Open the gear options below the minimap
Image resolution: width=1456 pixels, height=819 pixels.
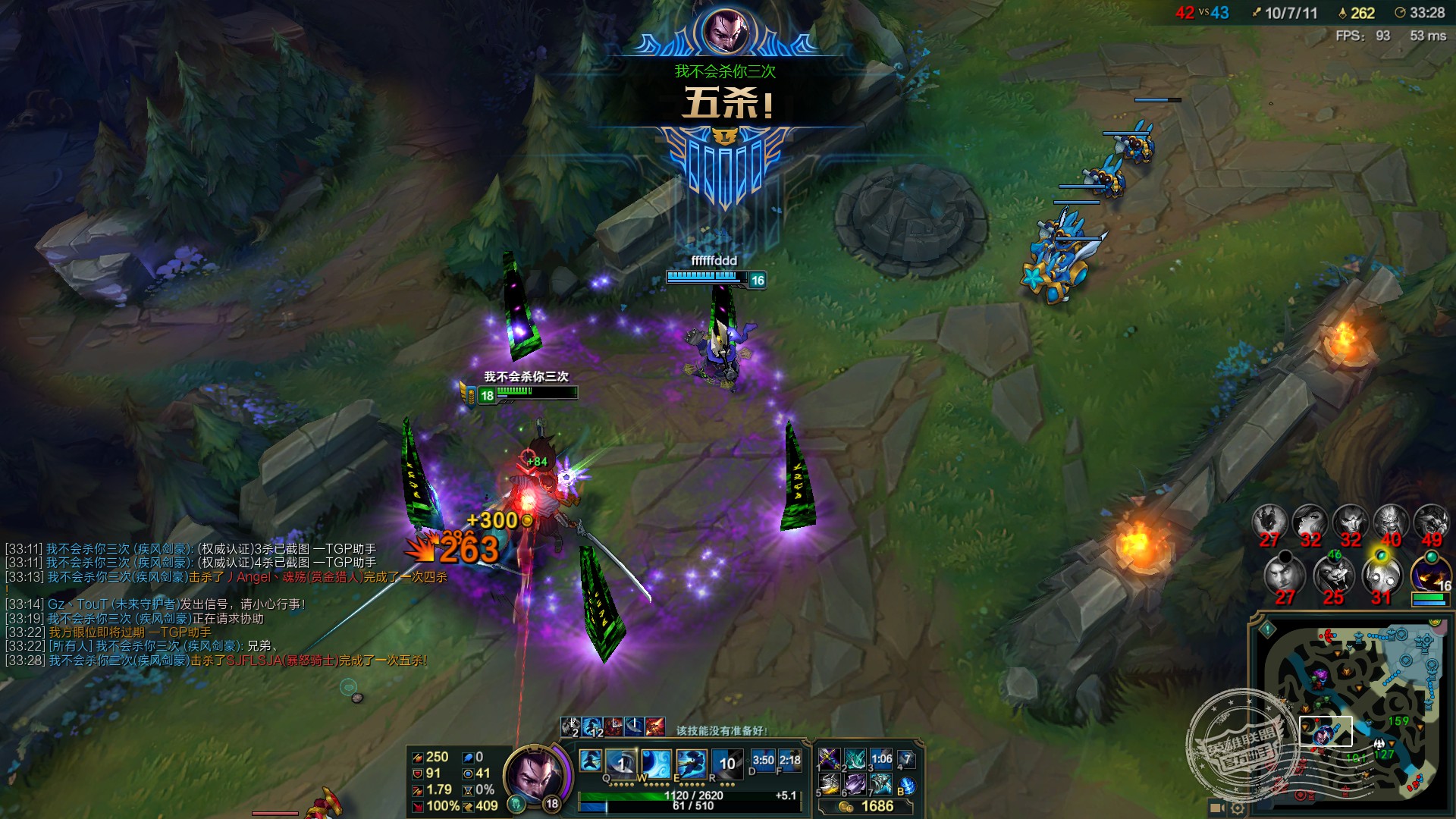pyautogui.click(x=1237, y=808)
